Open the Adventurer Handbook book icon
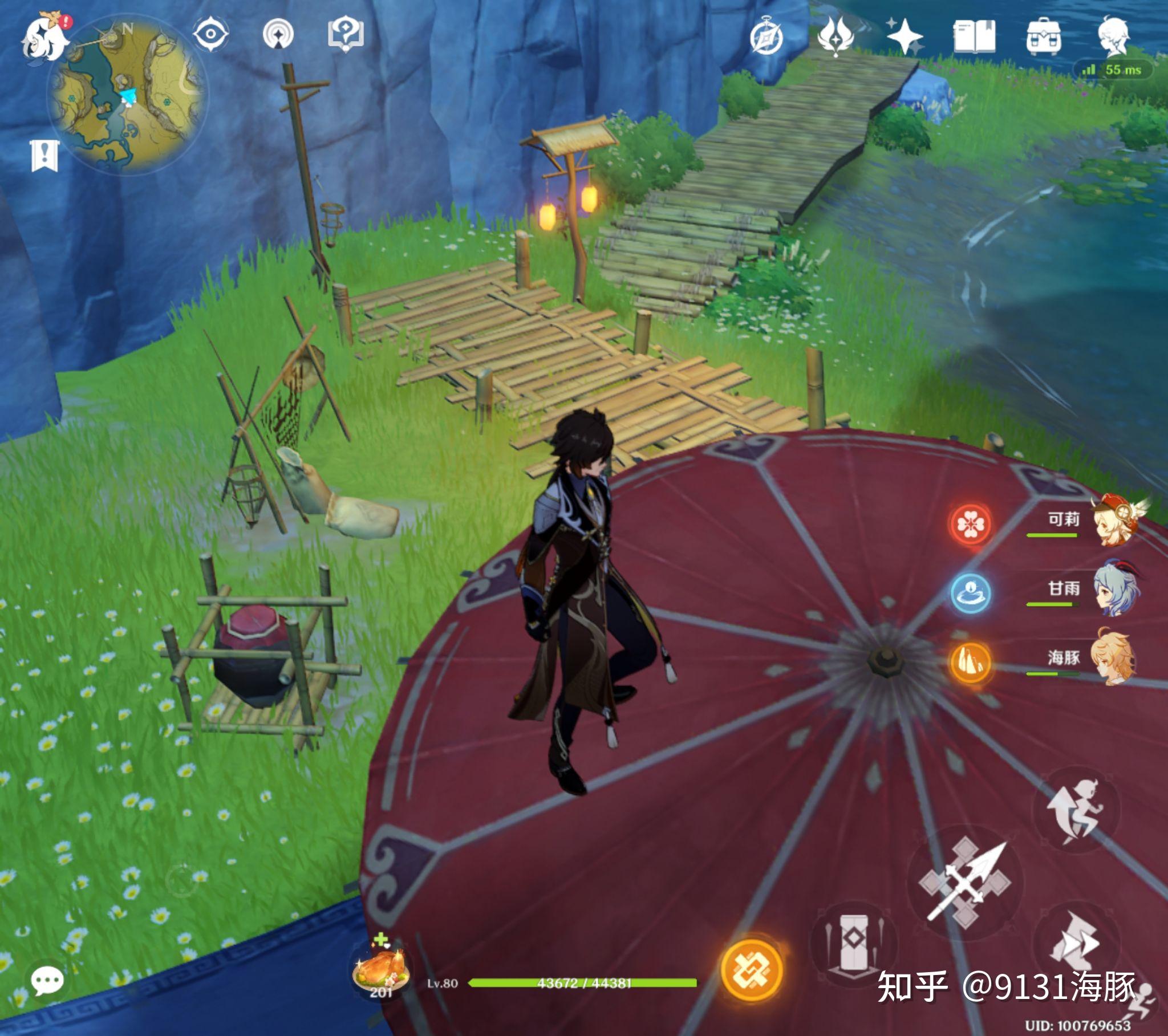The width and height of the screenshot is (1168, 1036). (x=974, y=36)
